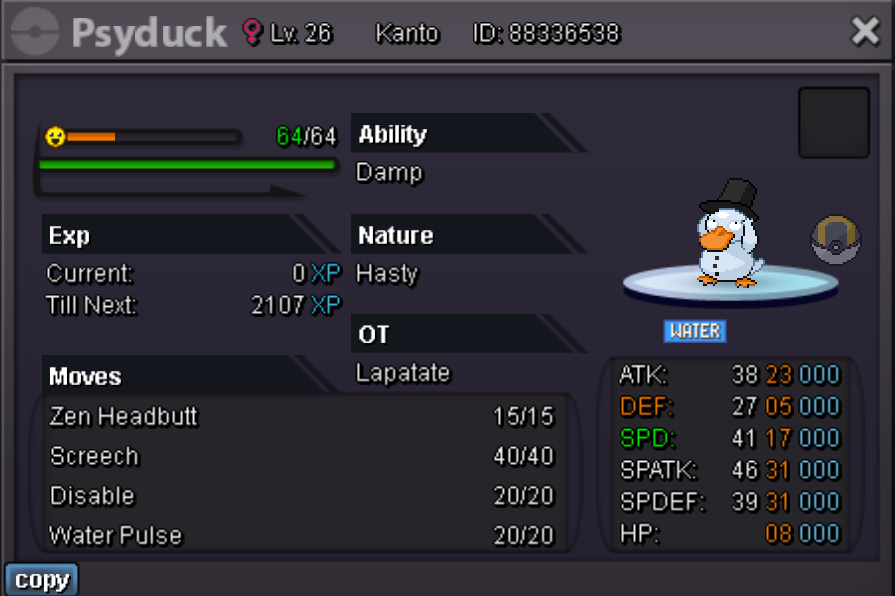This screenshot has height=596, width=895.
Task: Click the copy button
Action: [42, 580]
